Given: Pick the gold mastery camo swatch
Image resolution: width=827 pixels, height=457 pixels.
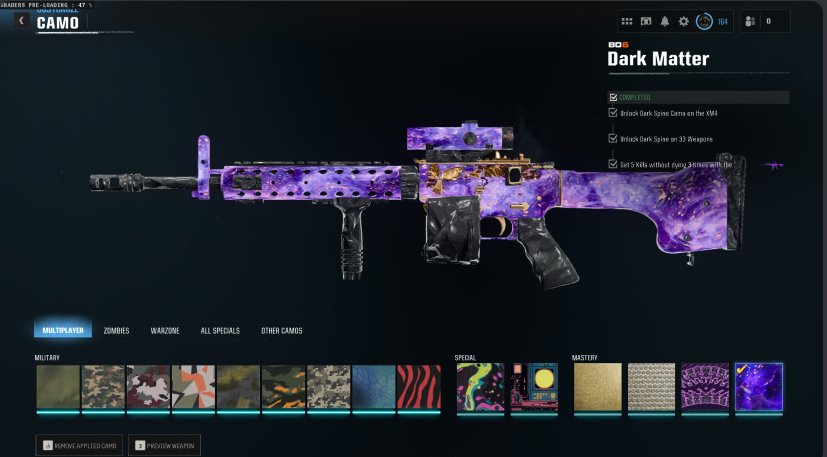Looking at the screenshot, I should pyautogui.click(x=596, y=387).
